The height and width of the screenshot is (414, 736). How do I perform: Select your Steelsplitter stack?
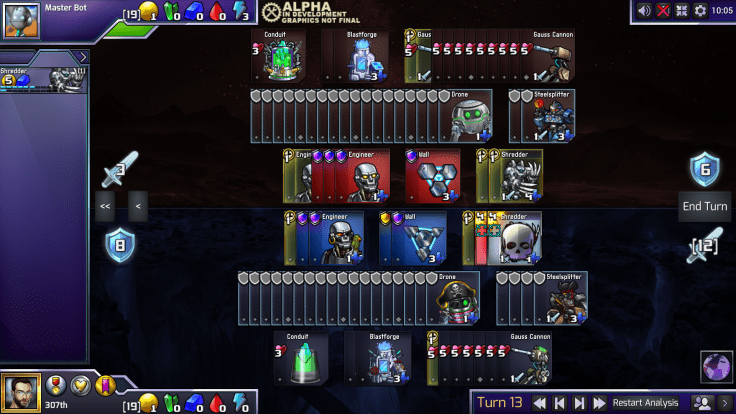pyautogui.click(x=545, y=297)
